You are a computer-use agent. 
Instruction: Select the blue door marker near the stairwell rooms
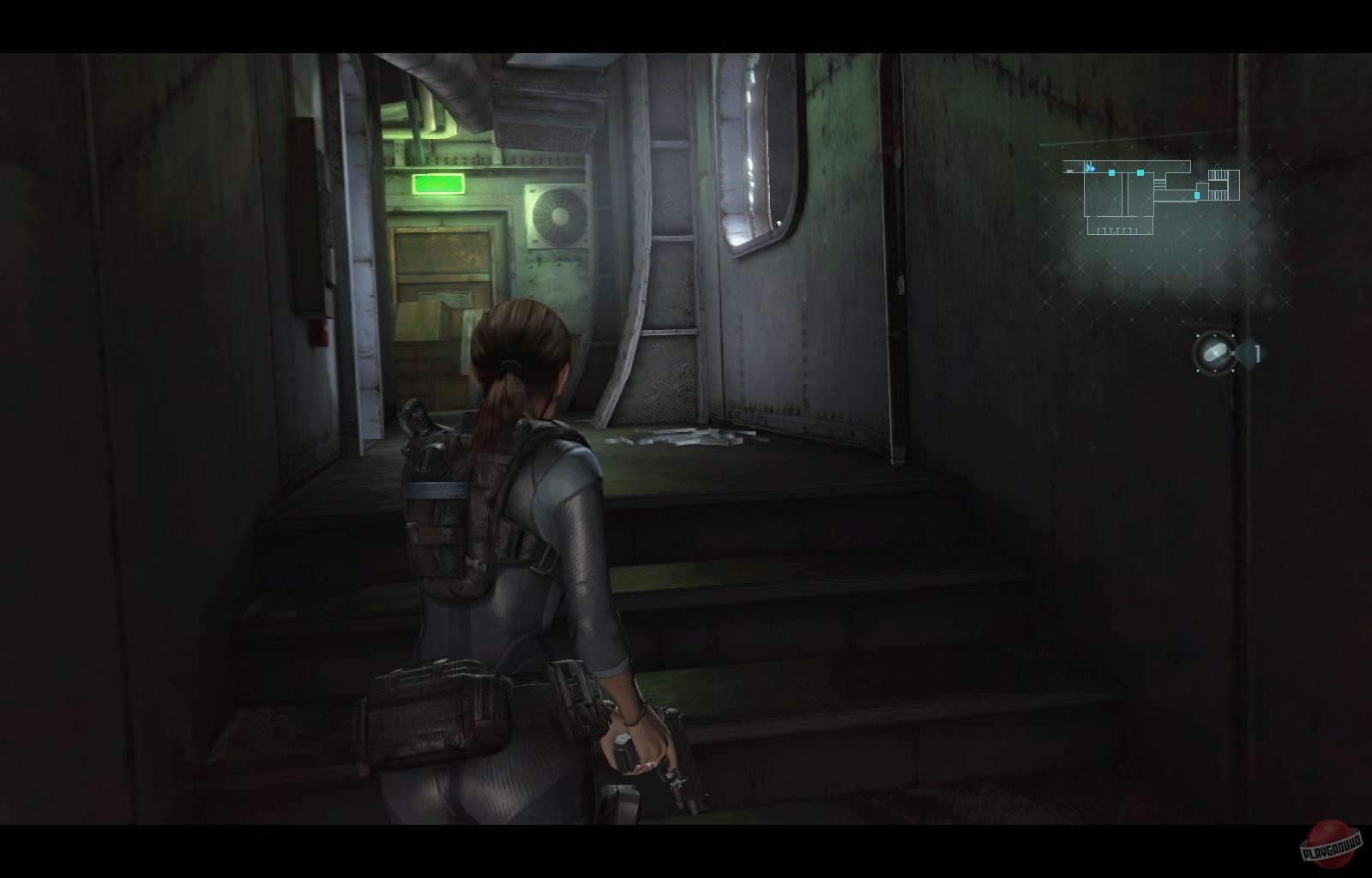[1197, 195]
